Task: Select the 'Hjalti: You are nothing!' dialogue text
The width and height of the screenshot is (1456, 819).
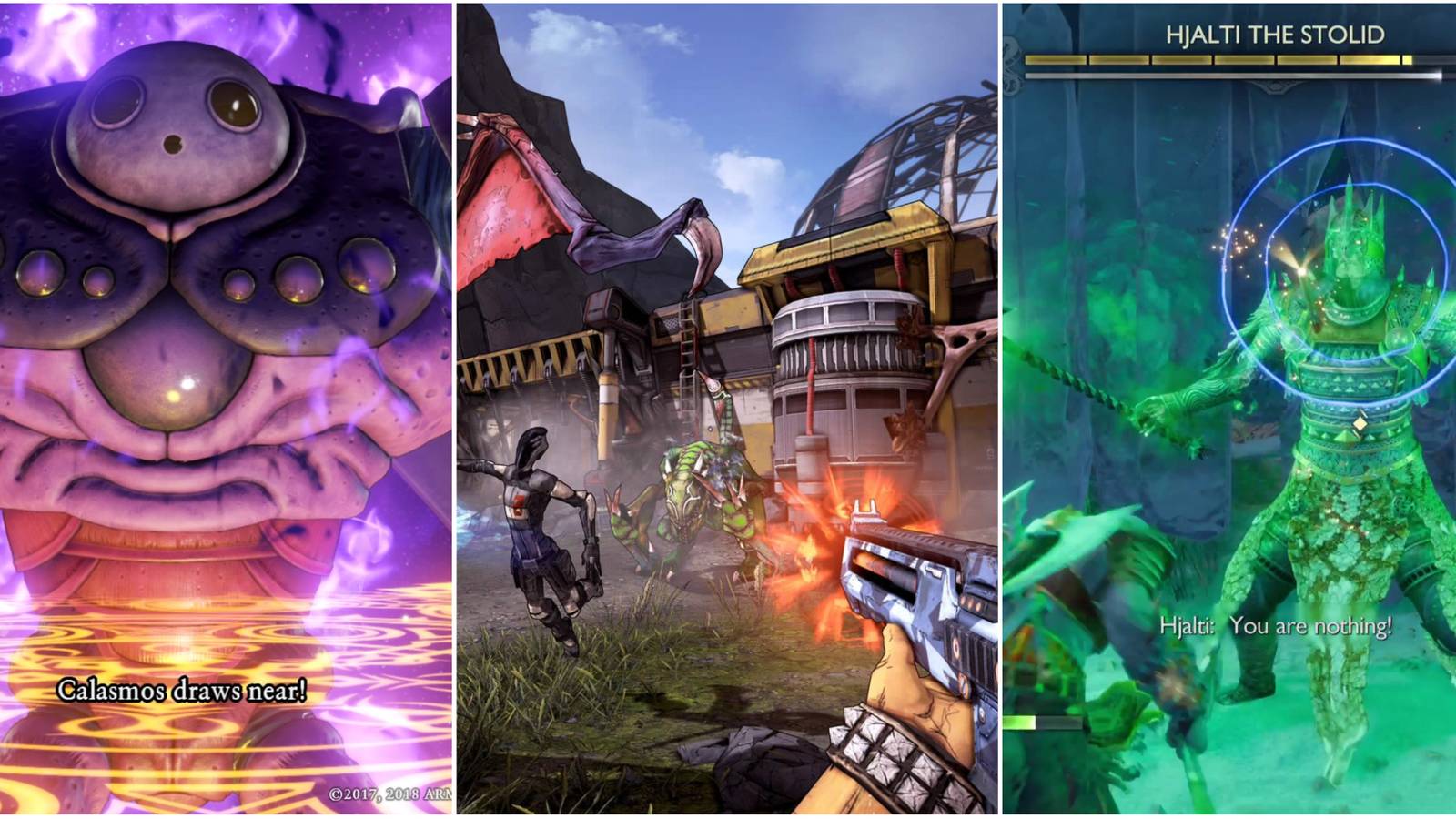Action: [1274, 625]
